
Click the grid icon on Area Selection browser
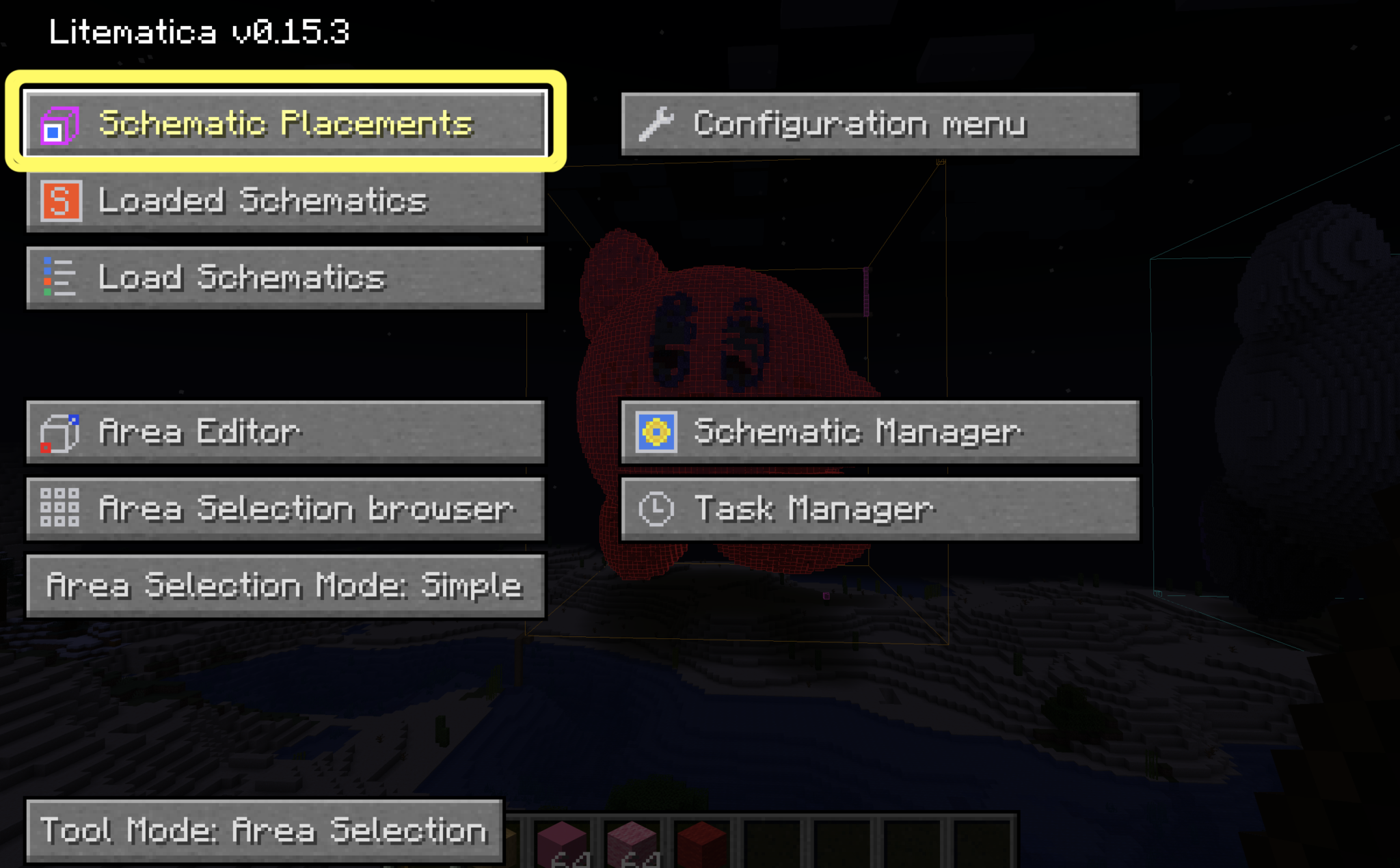[60, 508]
